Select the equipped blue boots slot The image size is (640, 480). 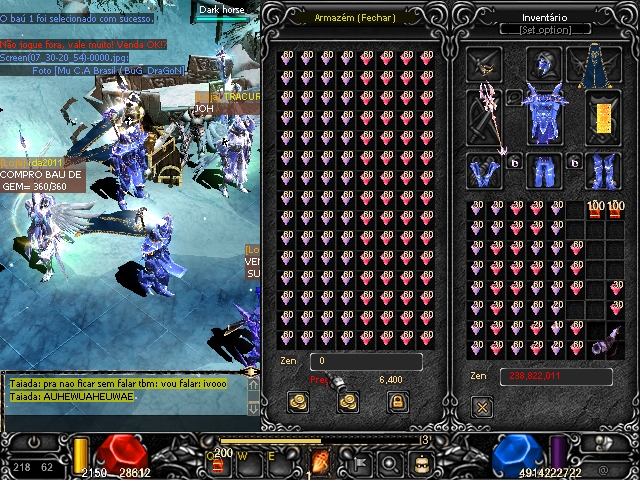tap(602, 171)
